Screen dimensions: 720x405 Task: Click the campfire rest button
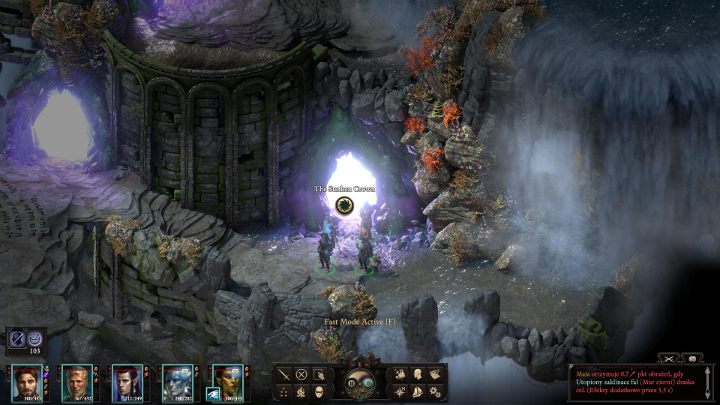301,390
